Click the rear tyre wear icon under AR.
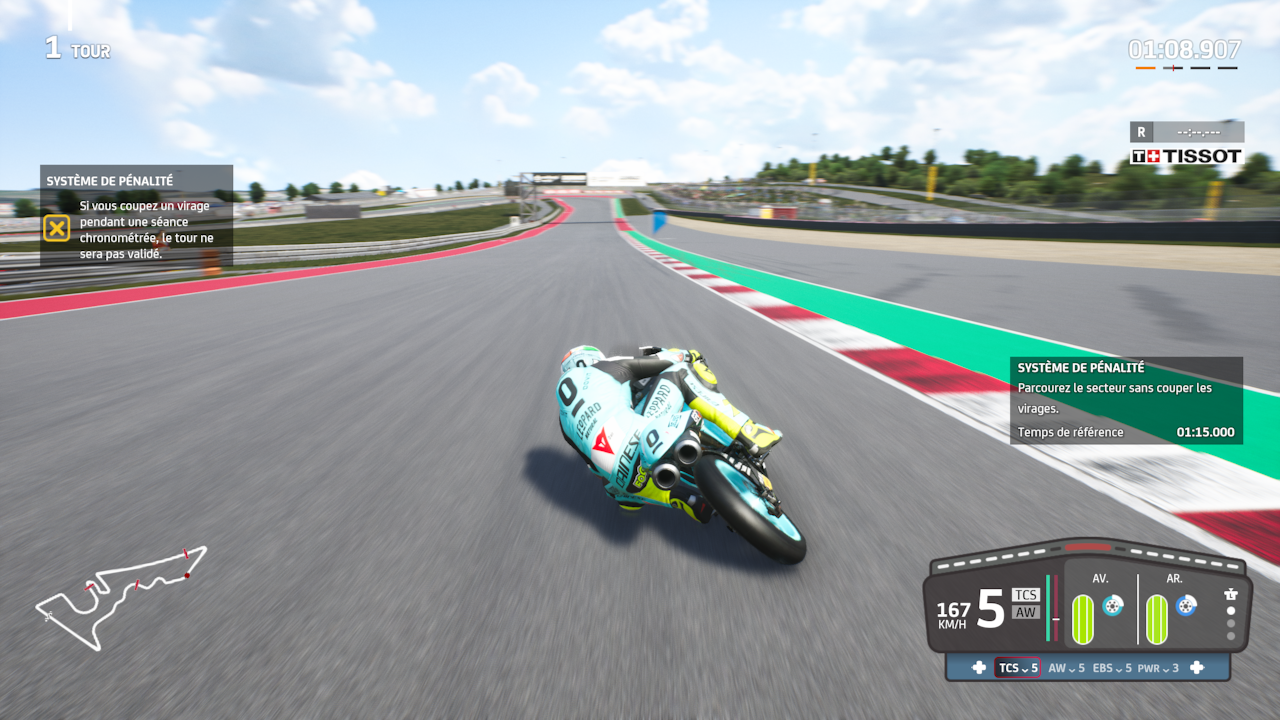Screen dimensions: 1280x720 point(1157,619)
